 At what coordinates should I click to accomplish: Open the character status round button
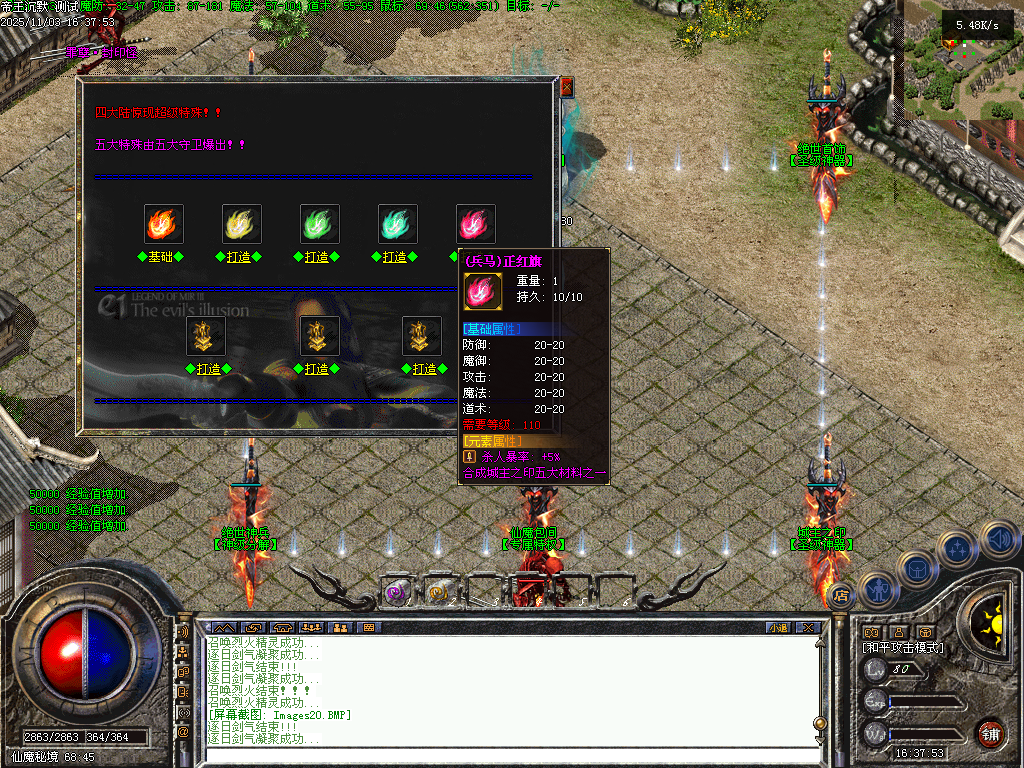point(877,590)
